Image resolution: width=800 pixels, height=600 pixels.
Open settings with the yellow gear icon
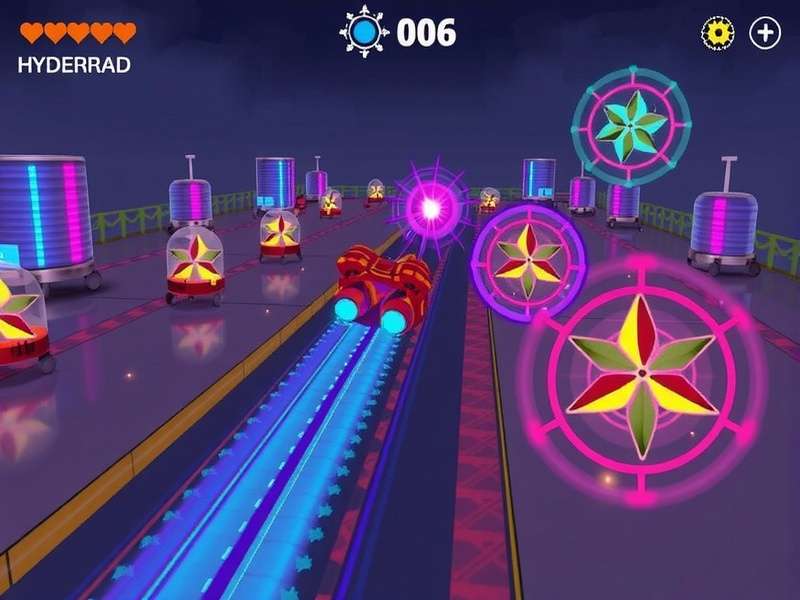coord(717,33)
